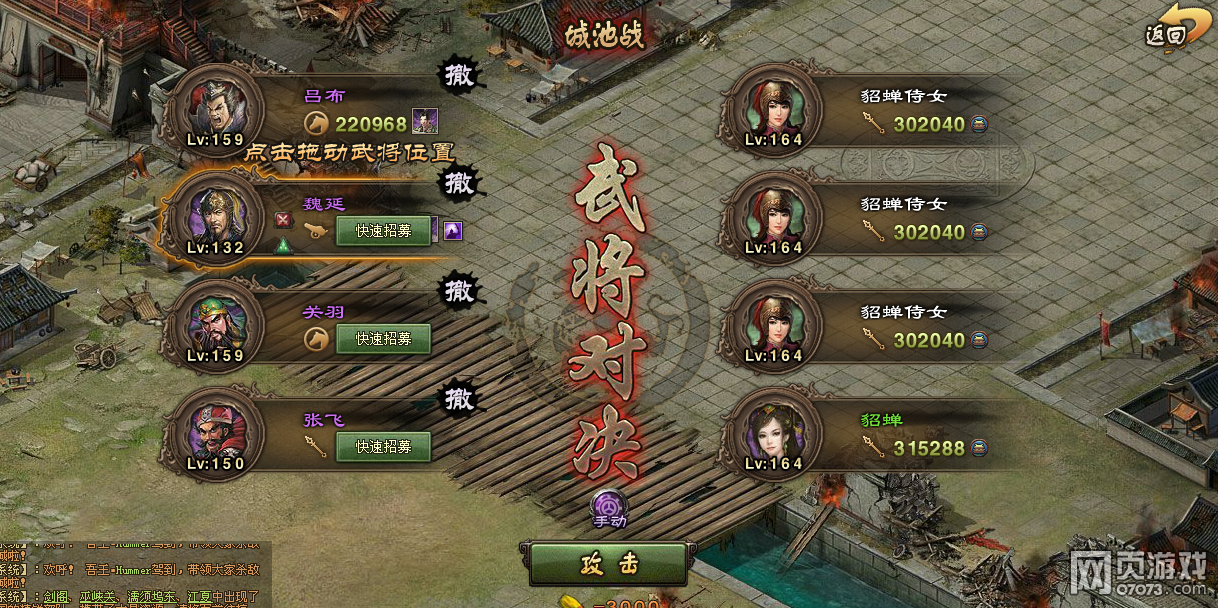The width and height of the screenshot is (1218, 608).
Task: Withdraw 吕布 with his 撤 button
Action: 460,74
